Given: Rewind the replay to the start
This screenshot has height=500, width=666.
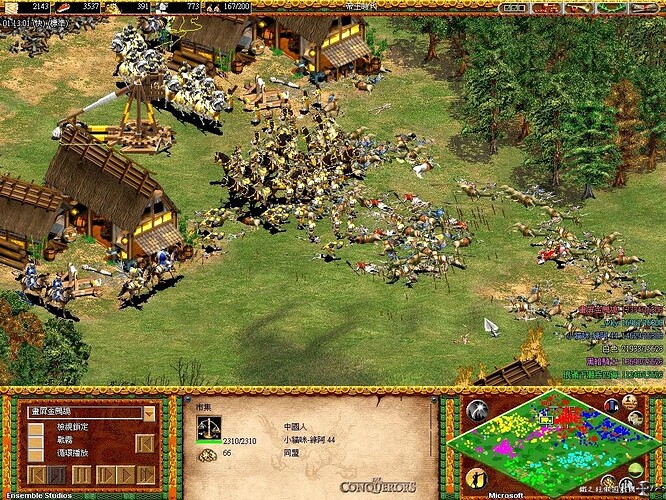Looking at the screenshot, I should (x=36, y=474).
